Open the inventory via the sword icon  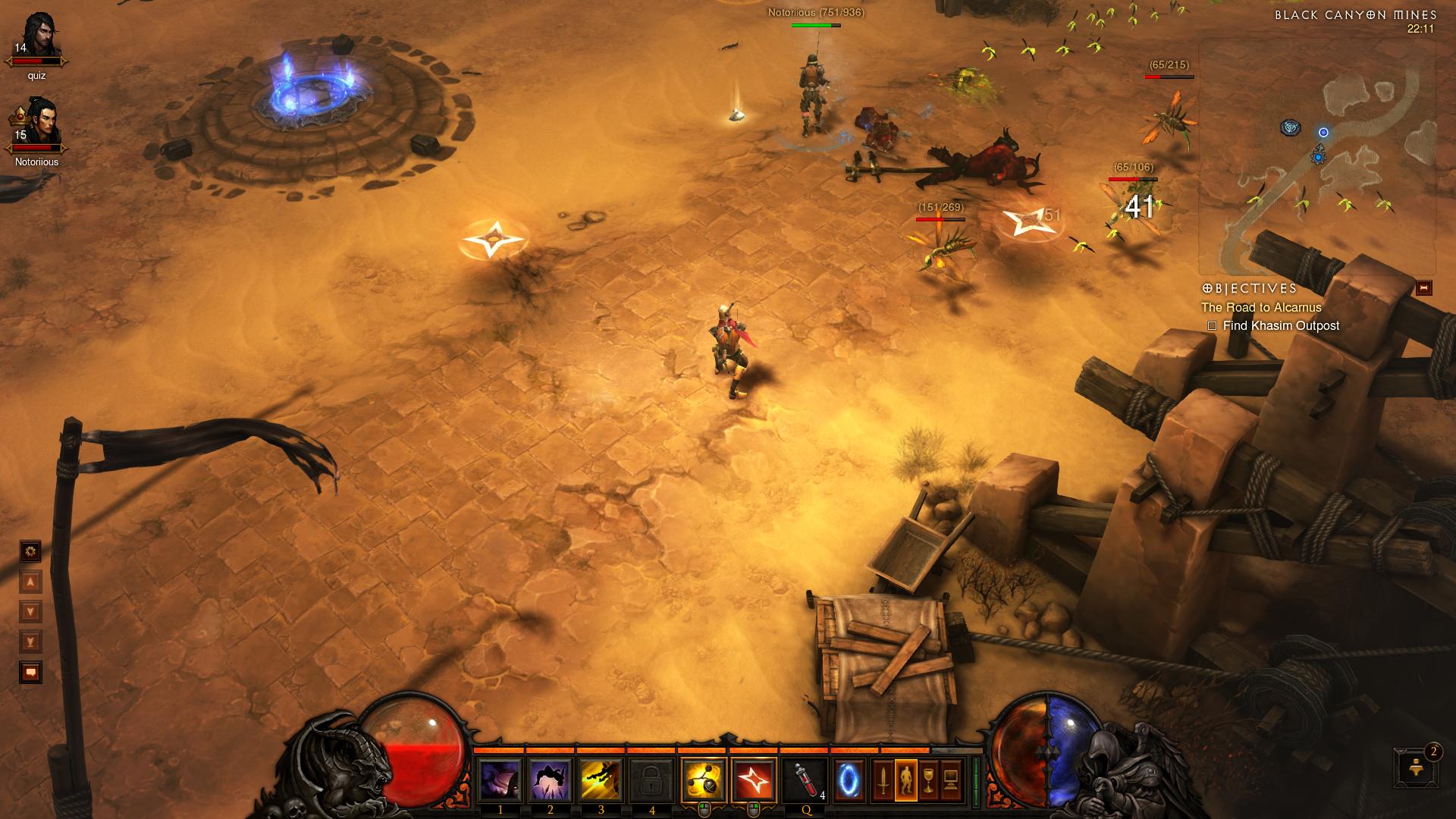(x=882, y=779)
